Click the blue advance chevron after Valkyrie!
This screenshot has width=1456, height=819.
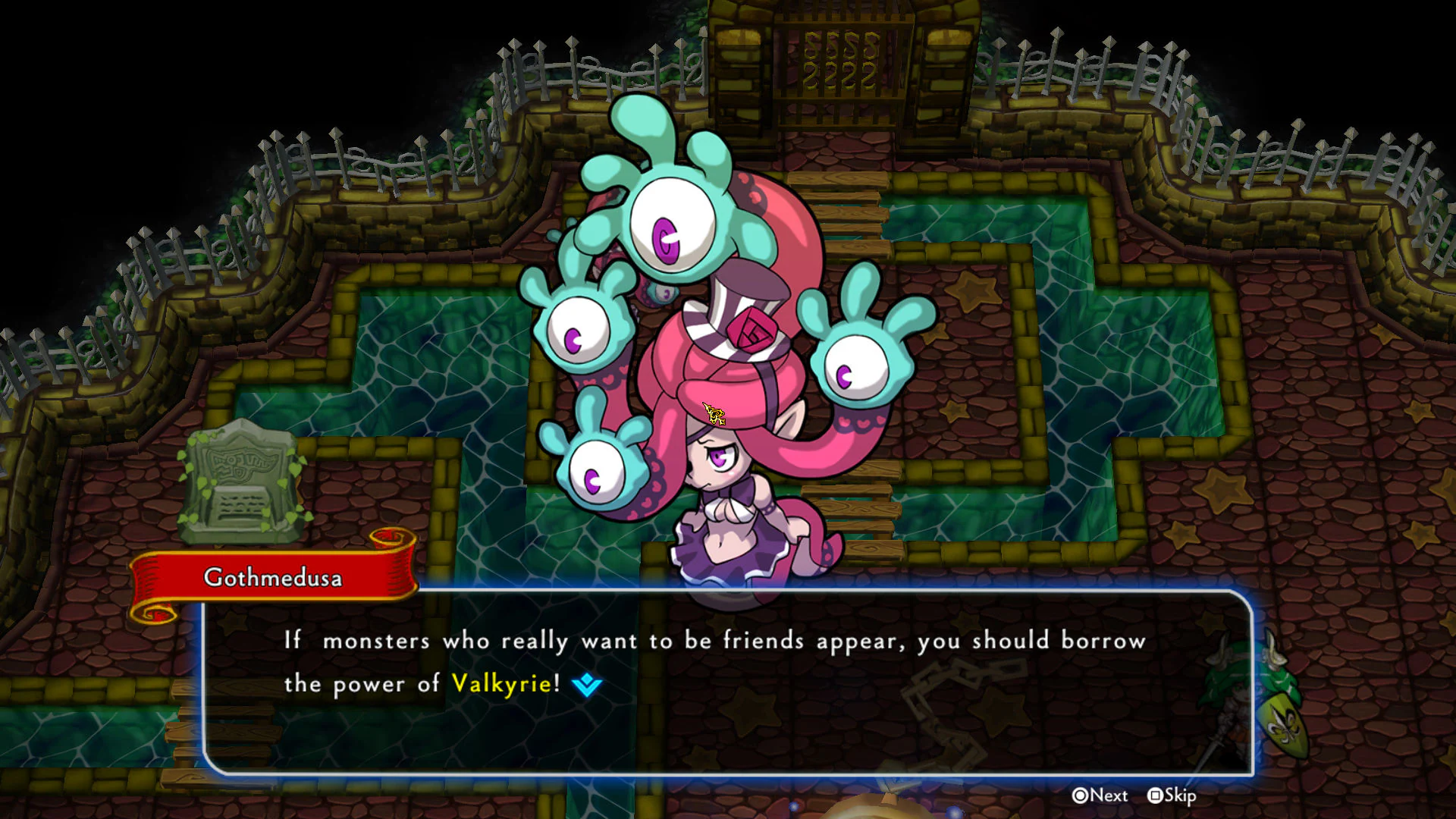(x=585, y=684)
